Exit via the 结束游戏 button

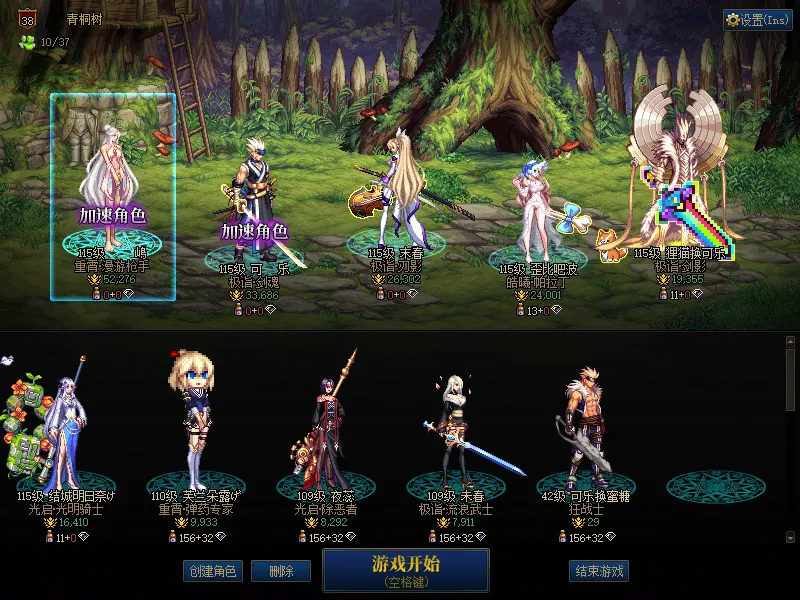(599, 571)
